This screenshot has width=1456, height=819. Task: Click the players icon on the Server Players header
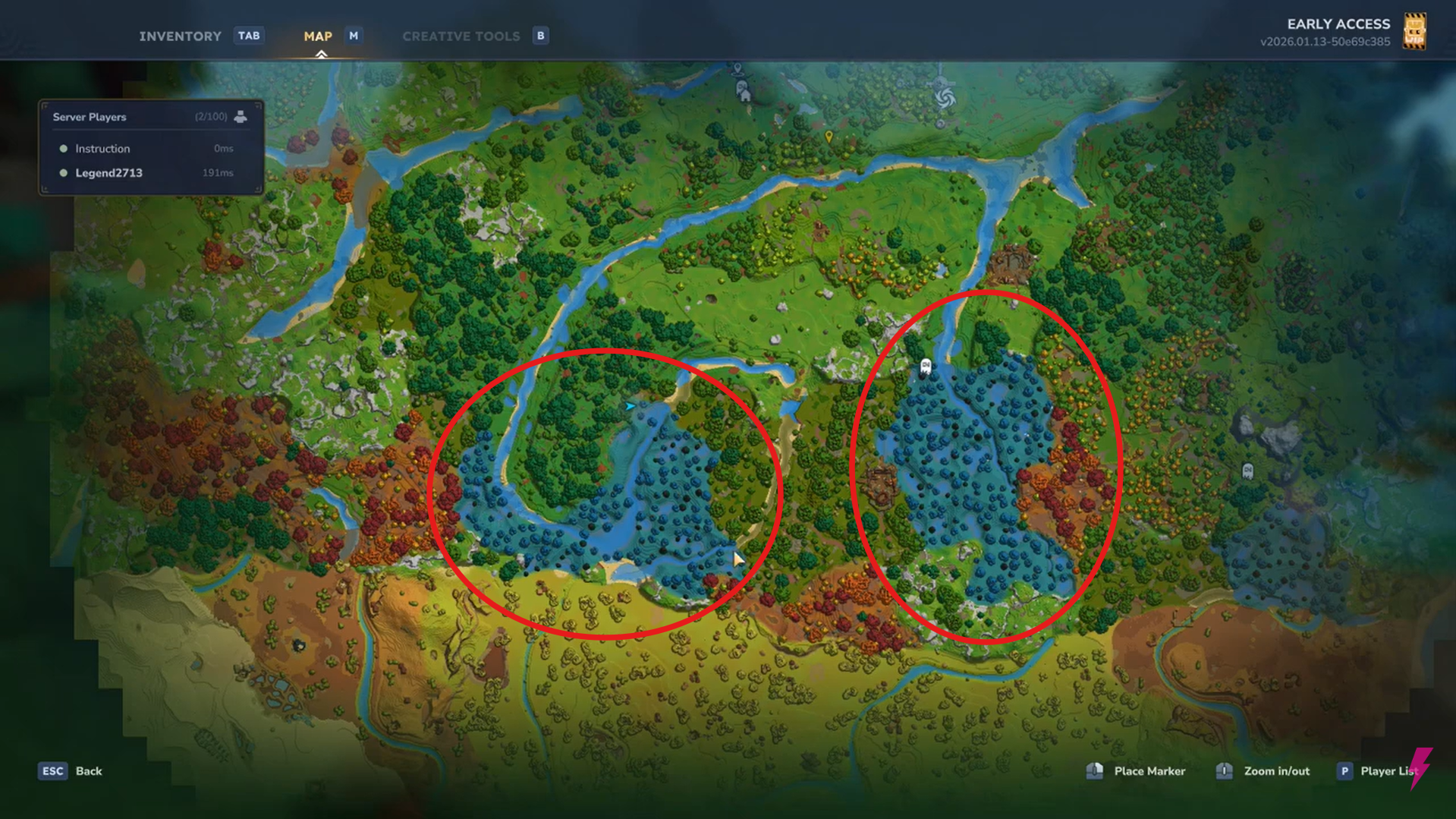[241, 116]
